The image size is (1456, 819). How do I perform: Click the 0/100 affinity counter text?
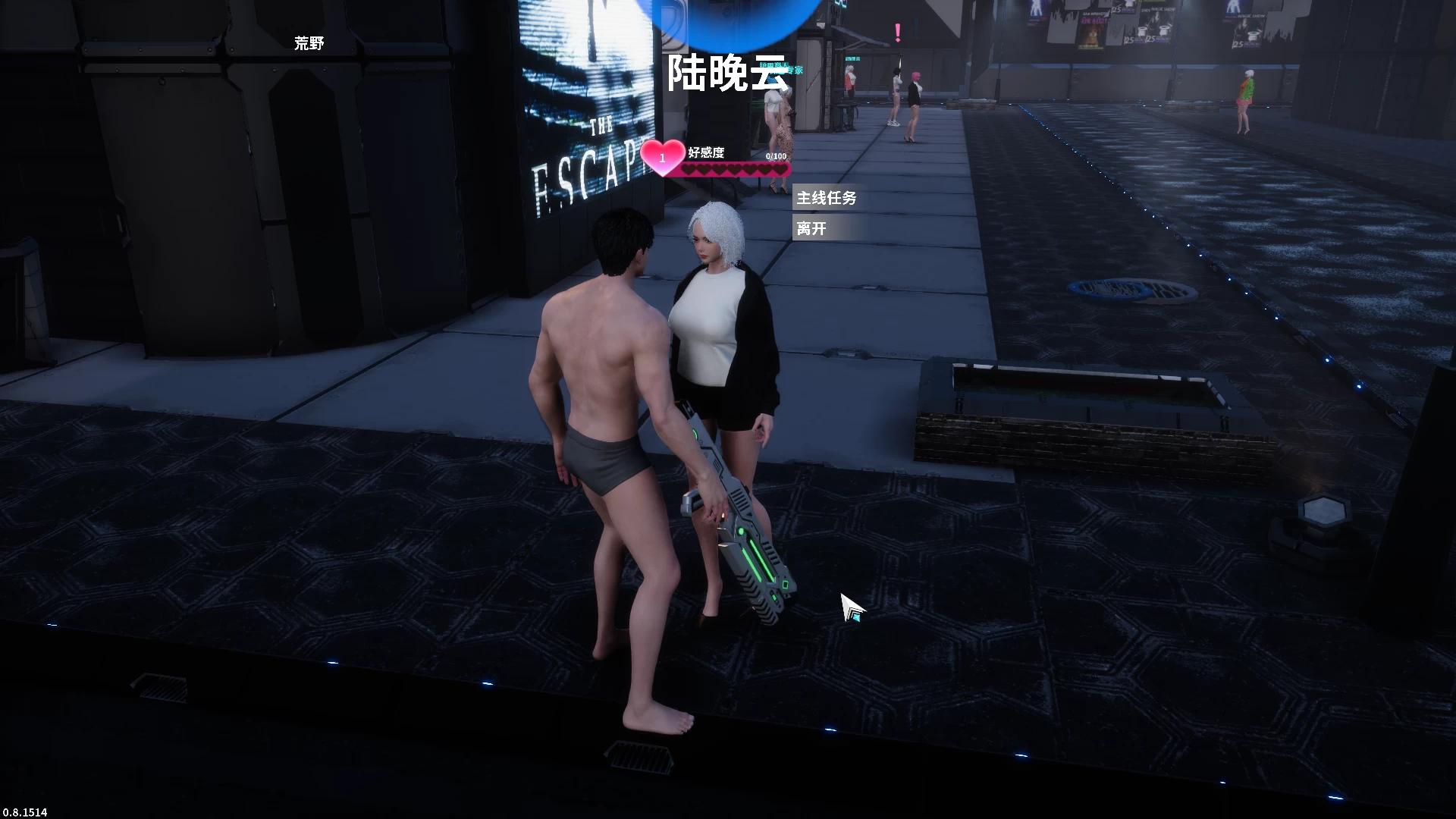tap(776, 156)
